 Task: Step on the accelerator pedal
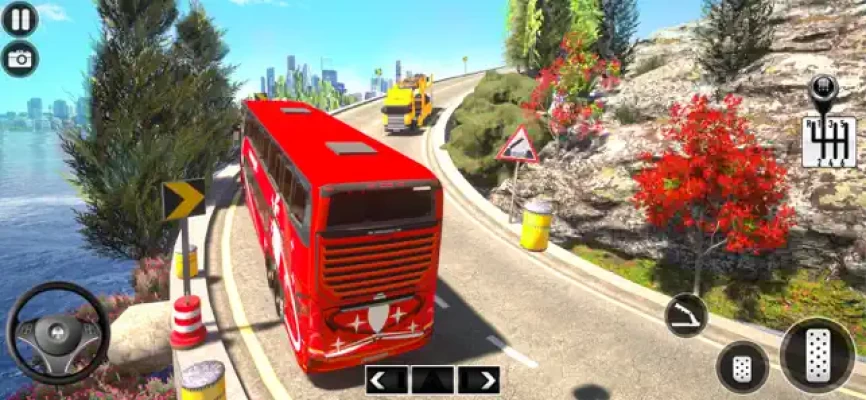click(817, 355)
